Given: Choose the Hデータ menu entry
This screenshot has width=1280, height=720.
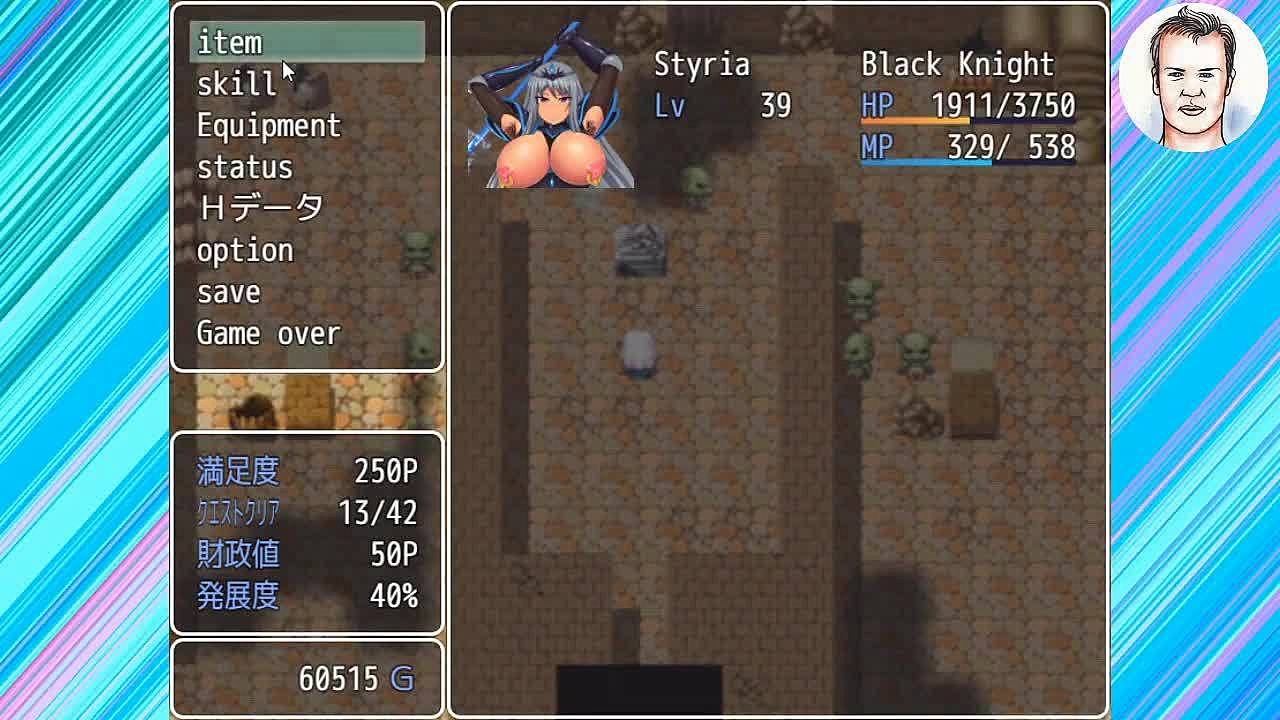Looking at the screenshot, I should (260, 208).
